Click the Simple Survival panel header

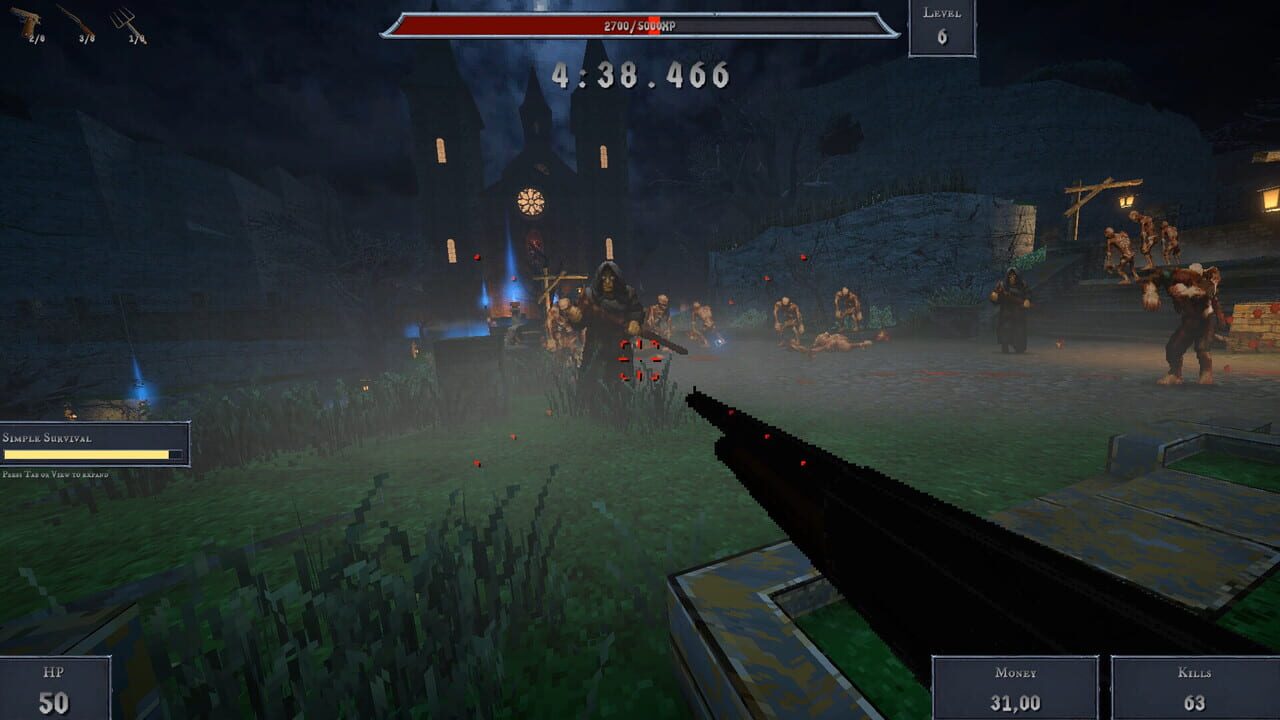point(48,438)
